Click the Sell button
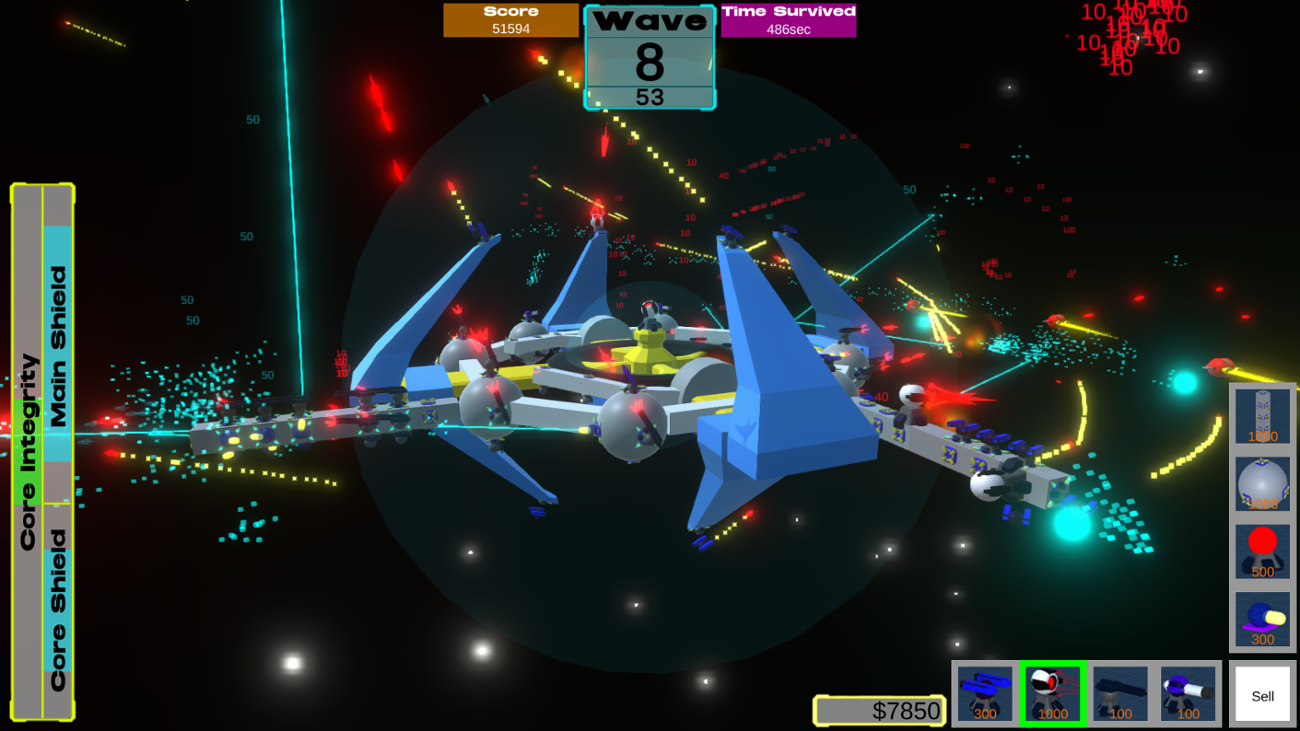This screenshot has width=1300, height=731. pyautogui.click(x=1262, y=695)
